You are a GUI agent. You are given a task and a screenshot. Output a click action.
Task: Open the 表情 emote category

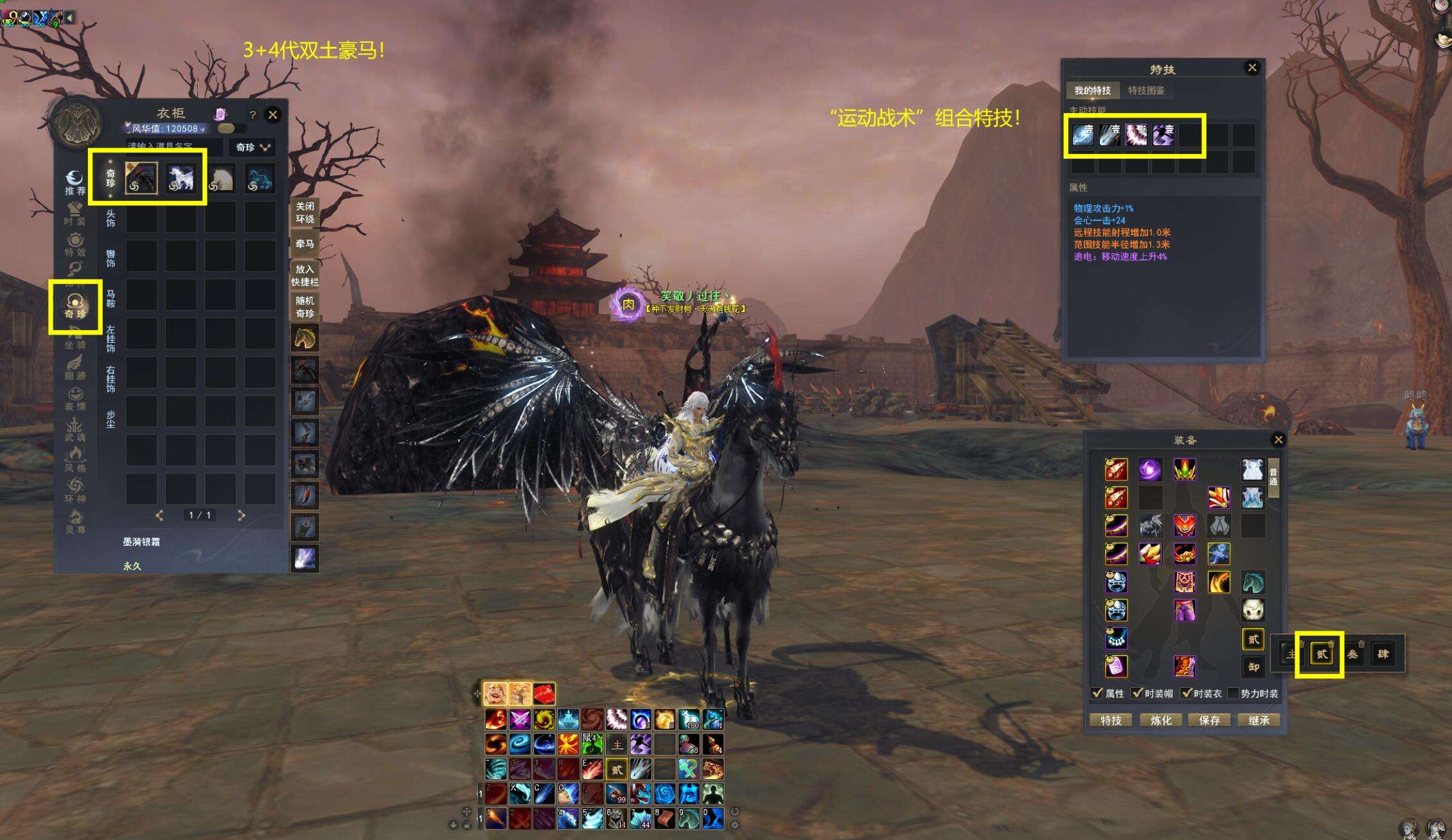[75, 398]
